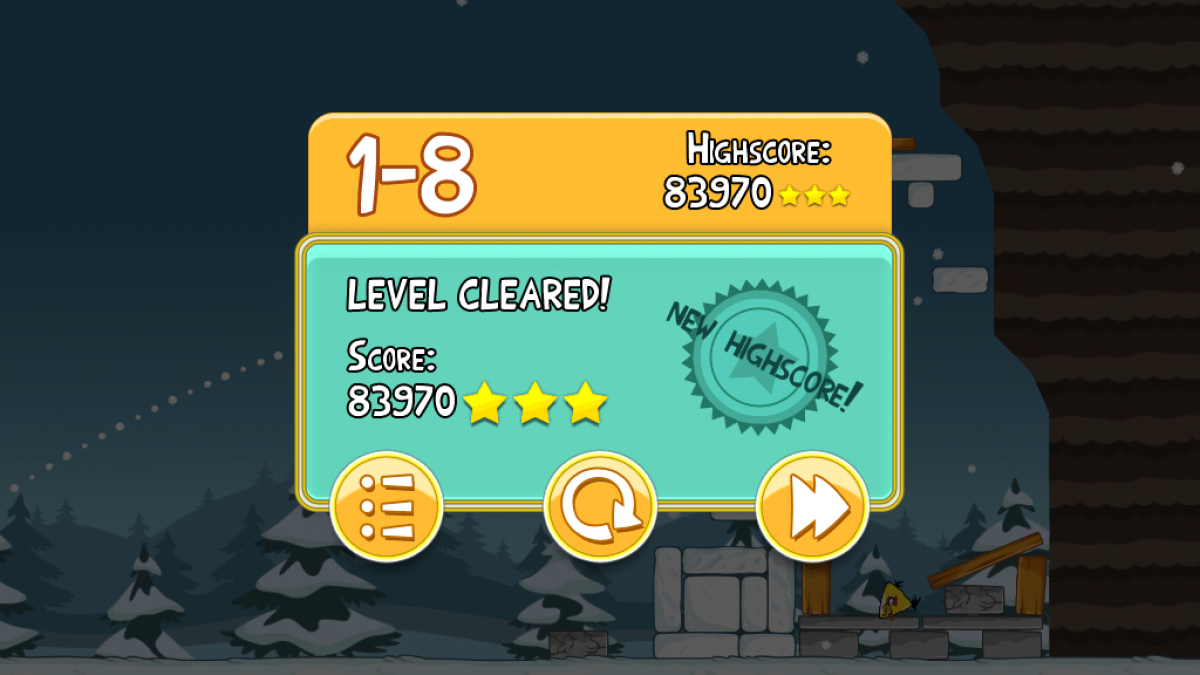Open the level selection menu

(x=386, y=508)
